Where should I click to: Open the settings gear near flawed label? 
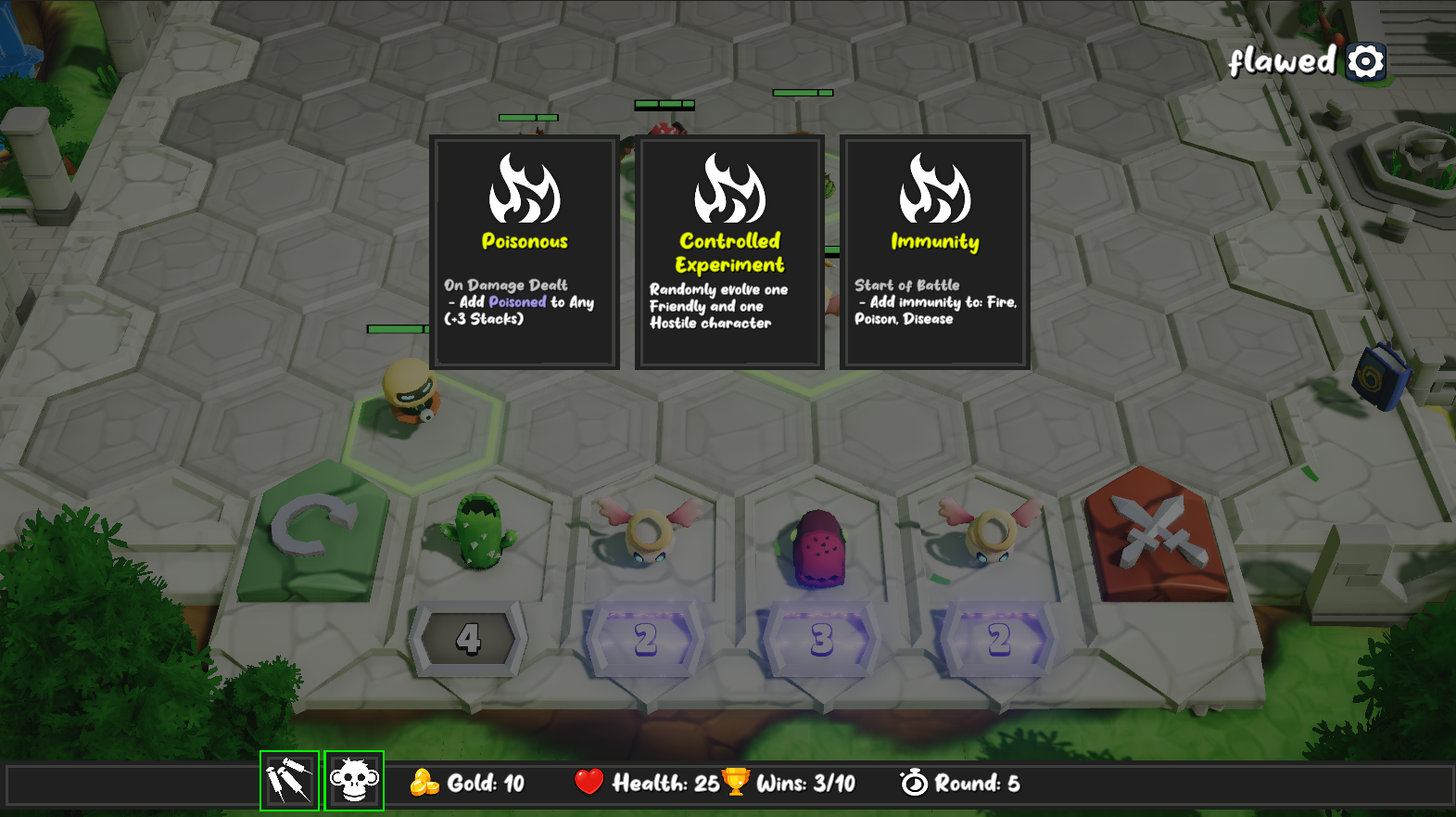tap(1365, 61)
